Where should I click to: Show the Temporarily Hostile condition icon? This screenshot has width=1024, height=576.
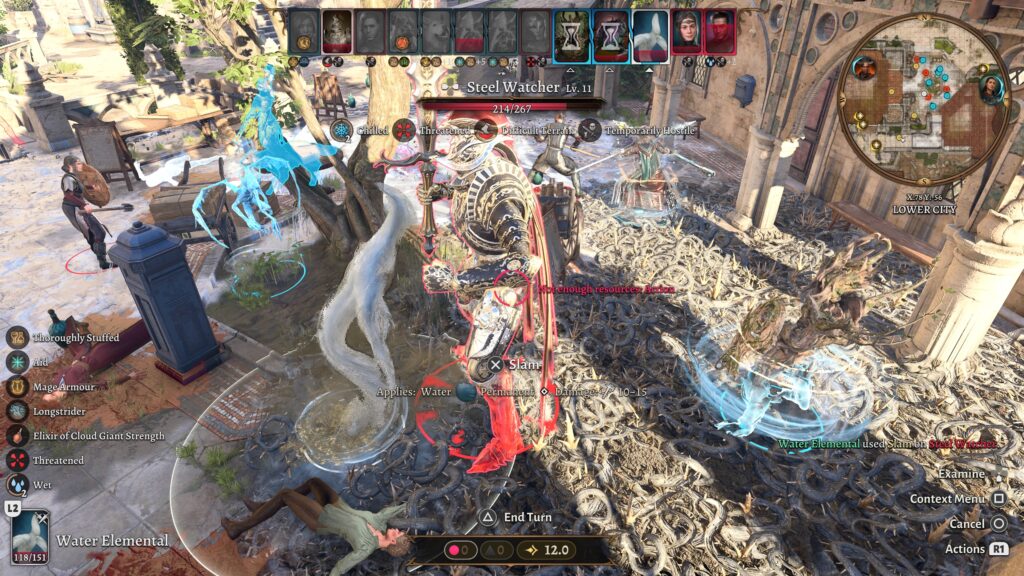[590, 130]
